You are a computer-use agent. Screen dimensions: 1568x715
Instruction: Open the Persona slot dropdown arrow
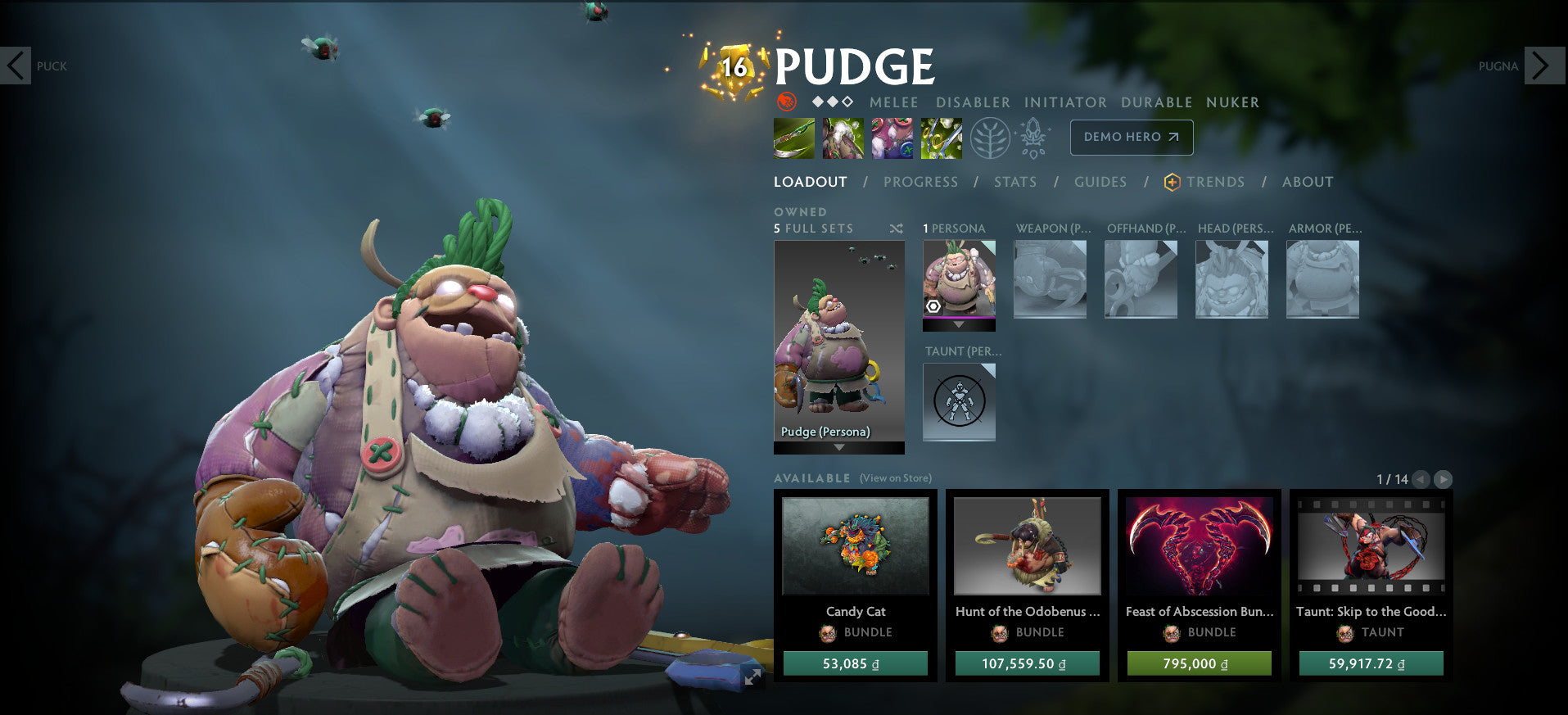[x=959, y=324]
